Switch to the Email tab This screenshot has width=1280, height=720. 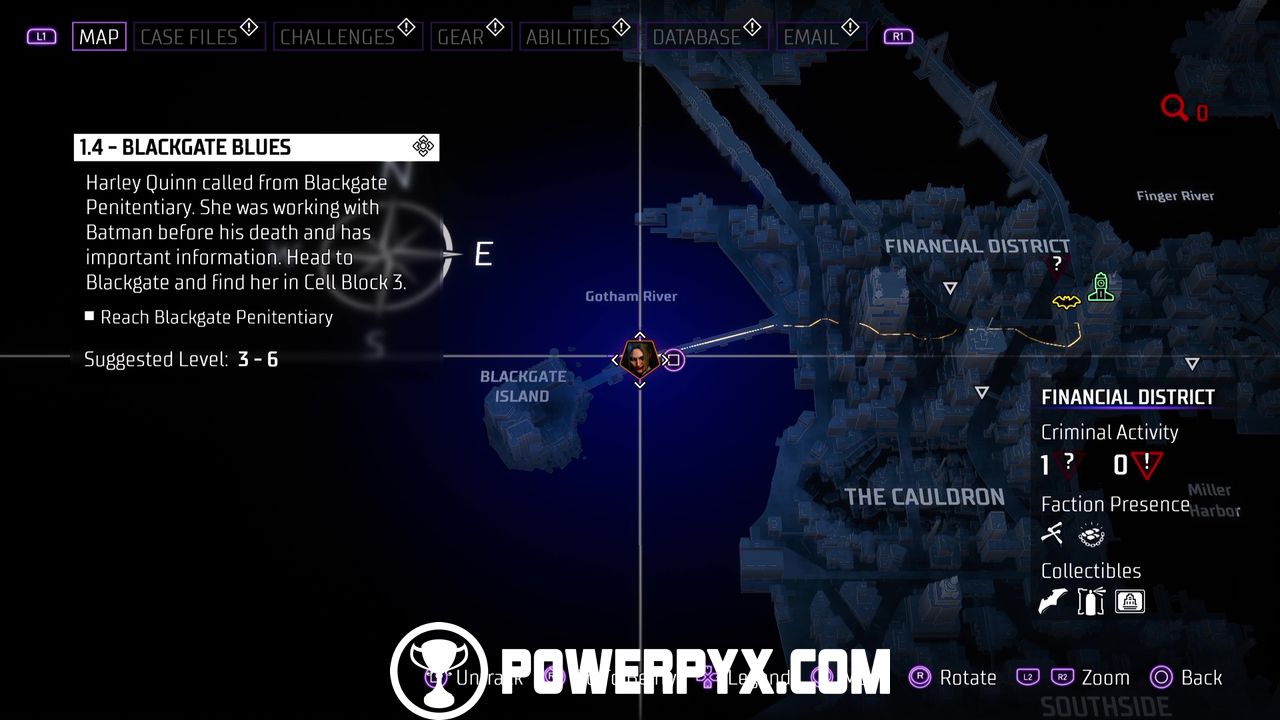point(811,37)
